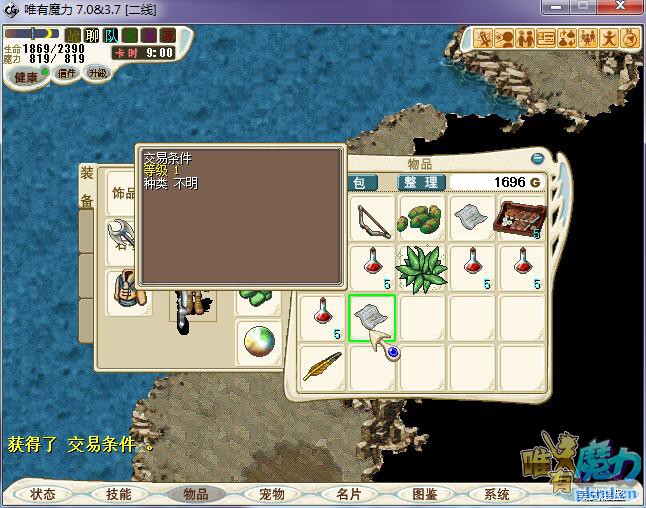Select the golden feather item
The width and height of the screenshot is (646, 508).
pos(322,367)
